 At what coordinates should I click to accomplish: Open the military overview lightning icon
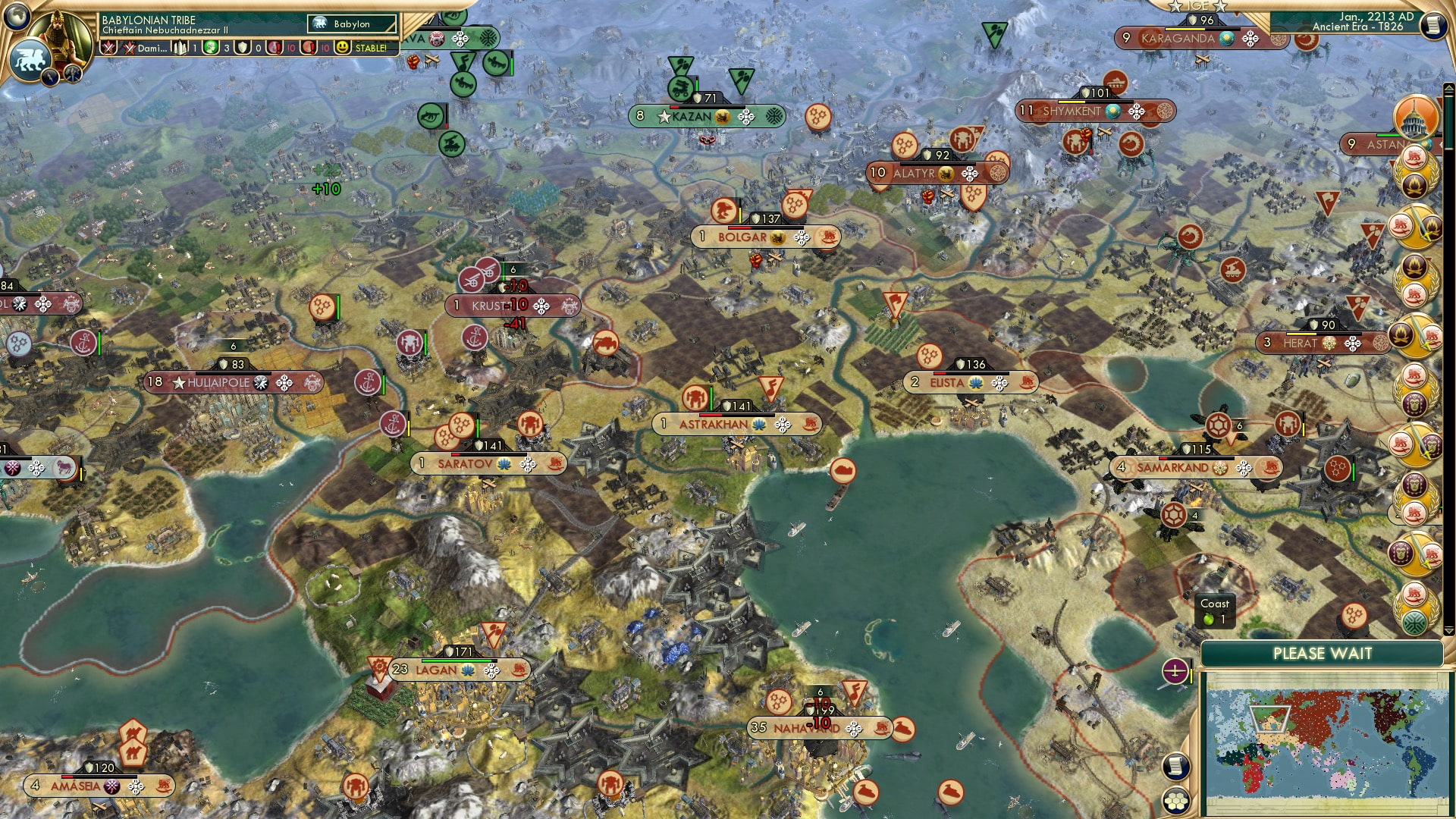[50, 78]
